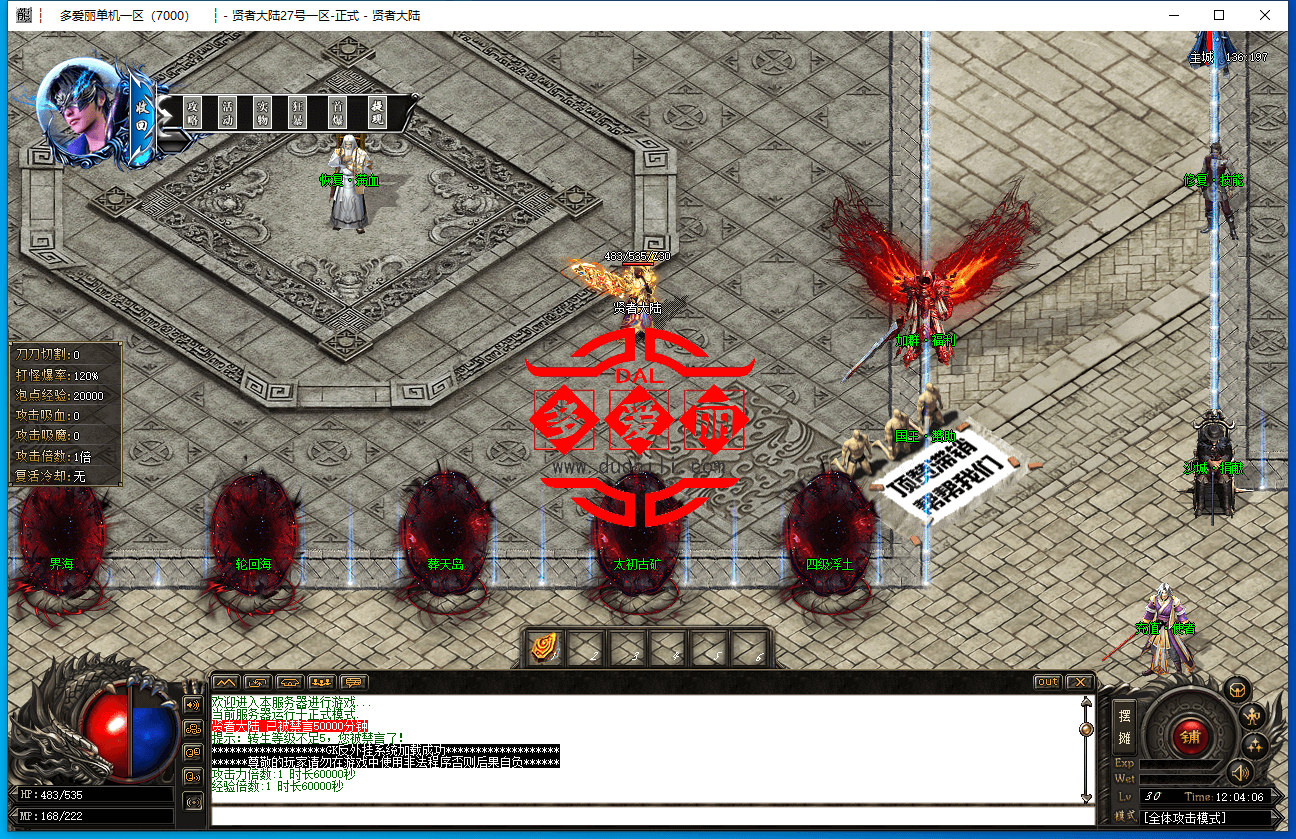Maximize the game window
Screen dimensions: 1296x839
pyautogui.click(x=1219, y=15)
